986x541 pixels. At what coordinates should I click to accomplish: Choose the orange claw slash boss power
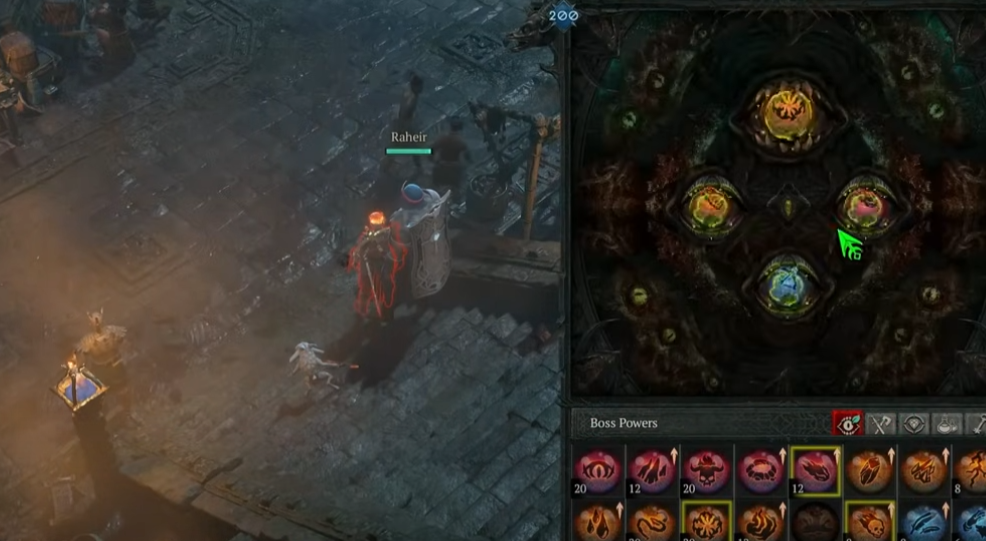pyautogui.click(x=922, y=468)
